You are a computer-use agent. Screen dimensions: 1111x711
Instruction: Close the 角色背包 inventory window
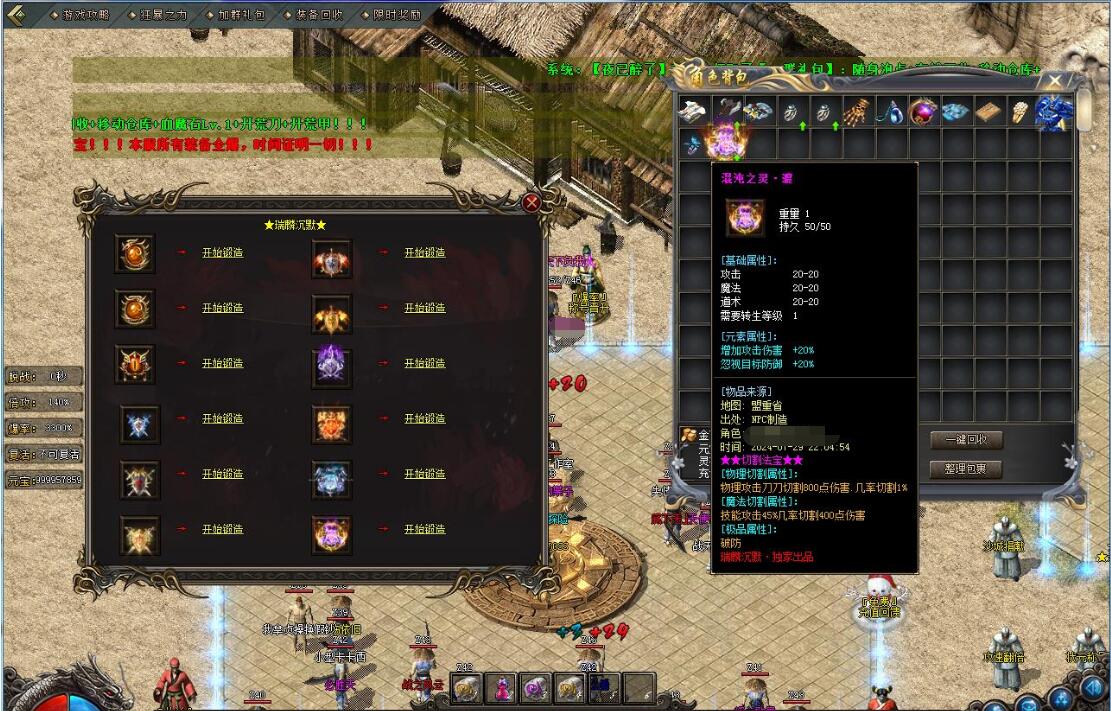pyautogui.click(x=1056, y=81)
